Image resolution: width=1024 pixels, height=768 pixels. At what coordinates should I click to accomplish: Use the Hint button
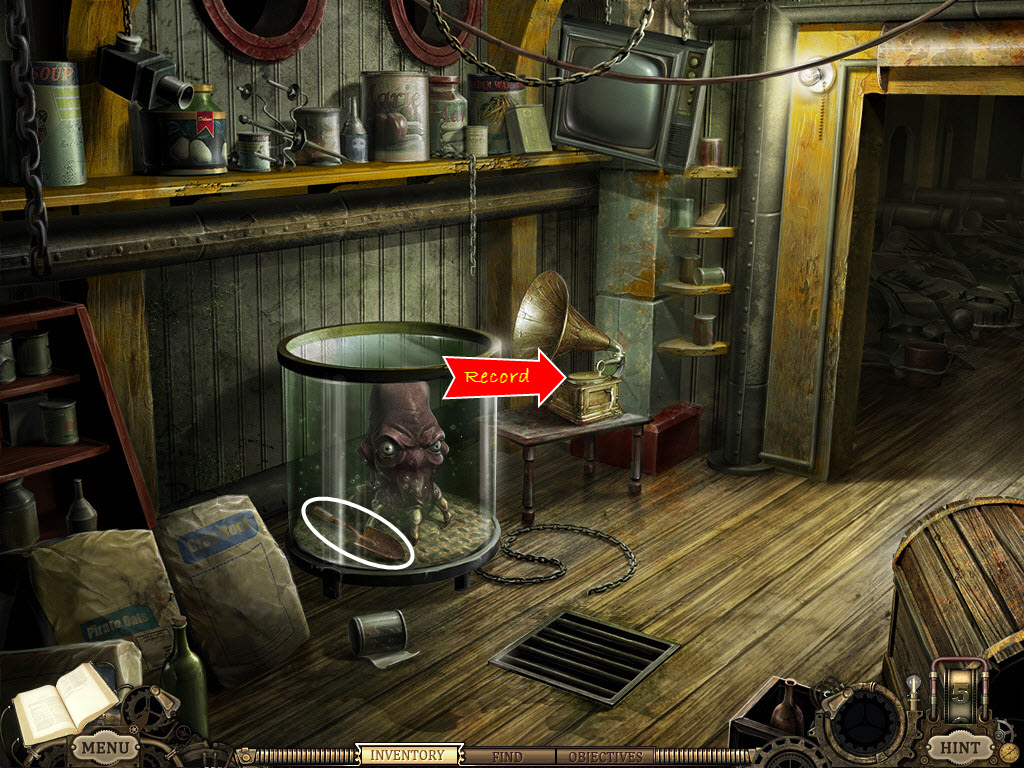[959, 747]
